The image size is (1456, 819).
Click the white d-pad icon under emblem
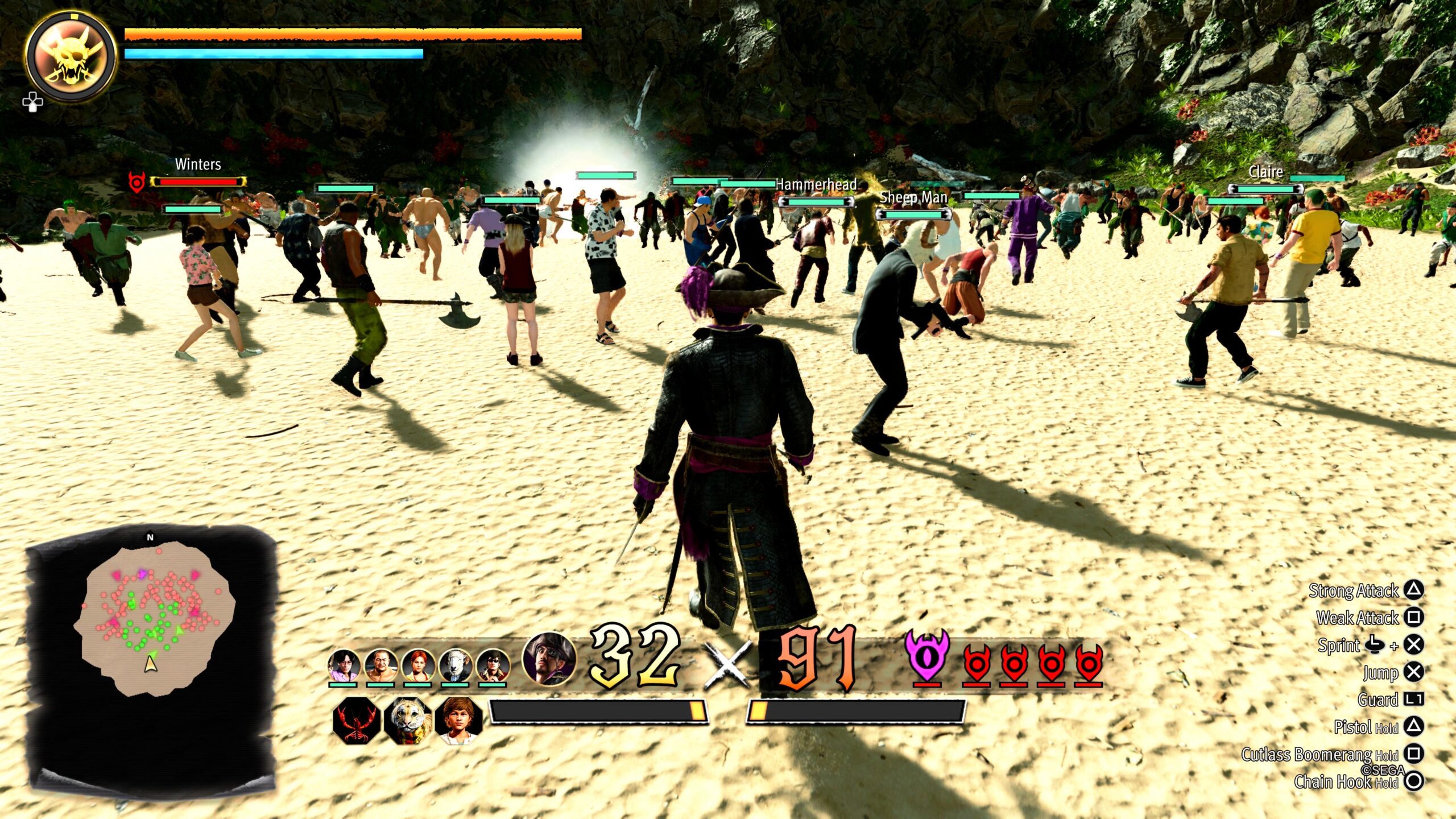point(32,102)
